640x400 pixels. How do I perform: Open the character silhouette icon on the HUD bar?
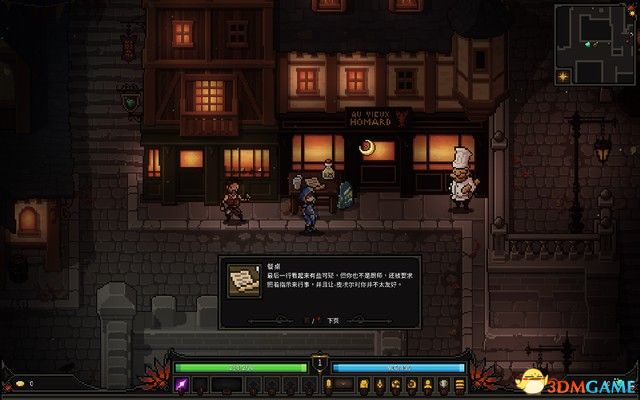point(428,385)
